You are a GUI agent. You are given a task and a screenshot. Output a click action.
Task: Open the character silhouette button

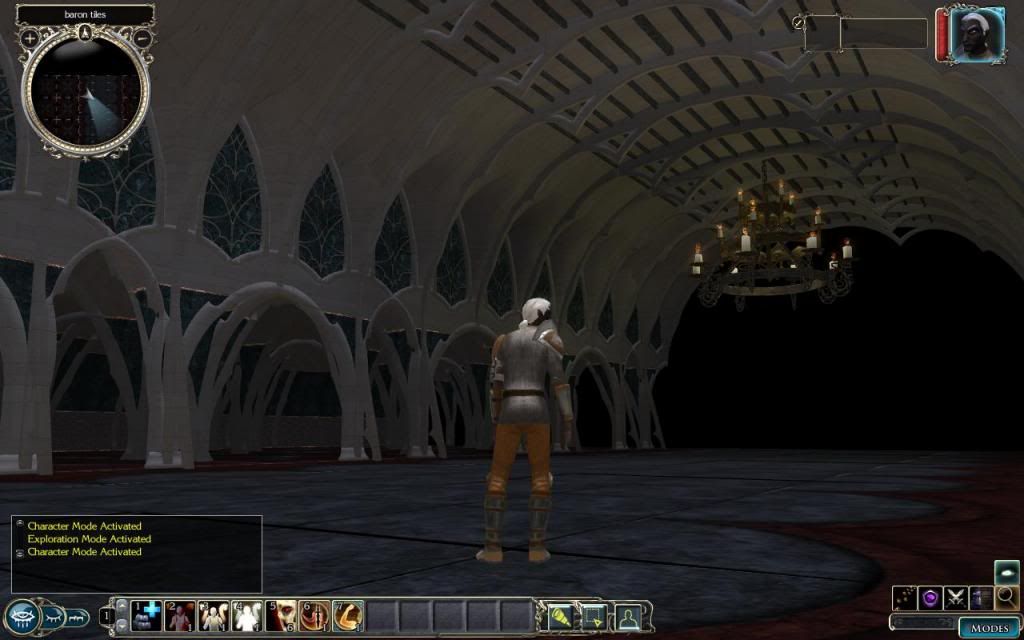point(628,617)
